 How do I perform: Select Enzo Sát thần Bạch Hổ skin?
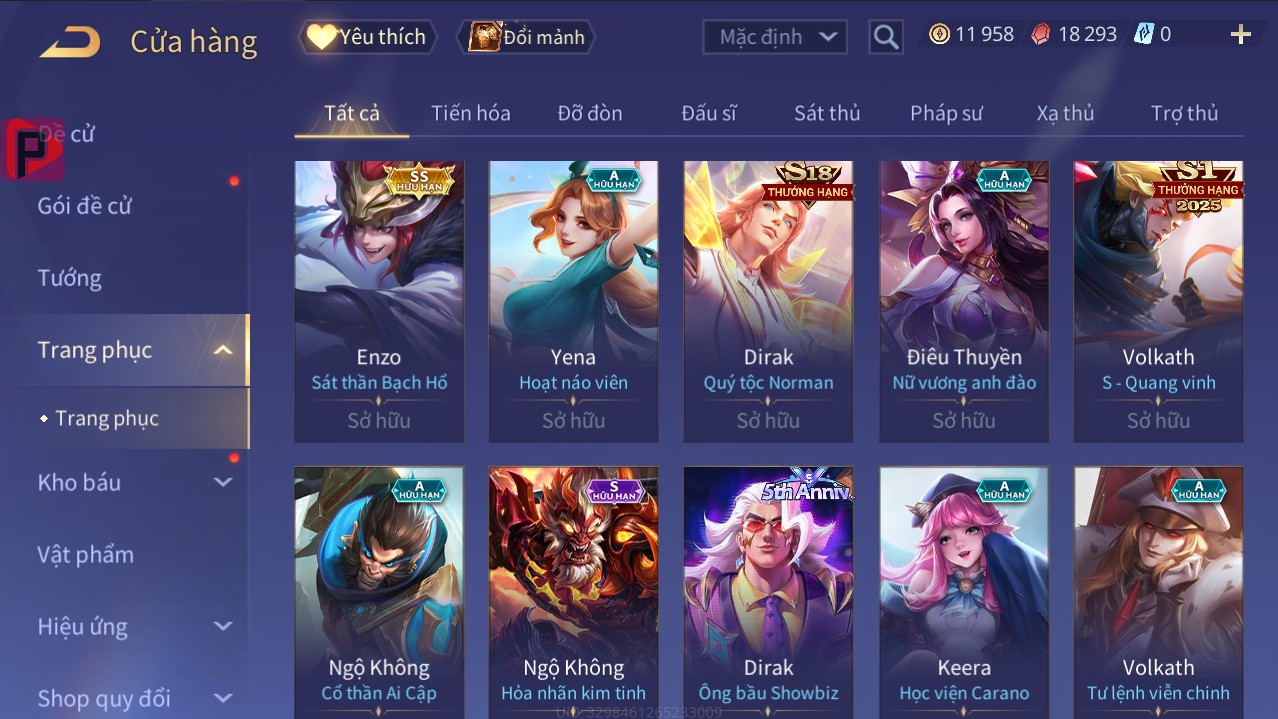pos(379,300)
